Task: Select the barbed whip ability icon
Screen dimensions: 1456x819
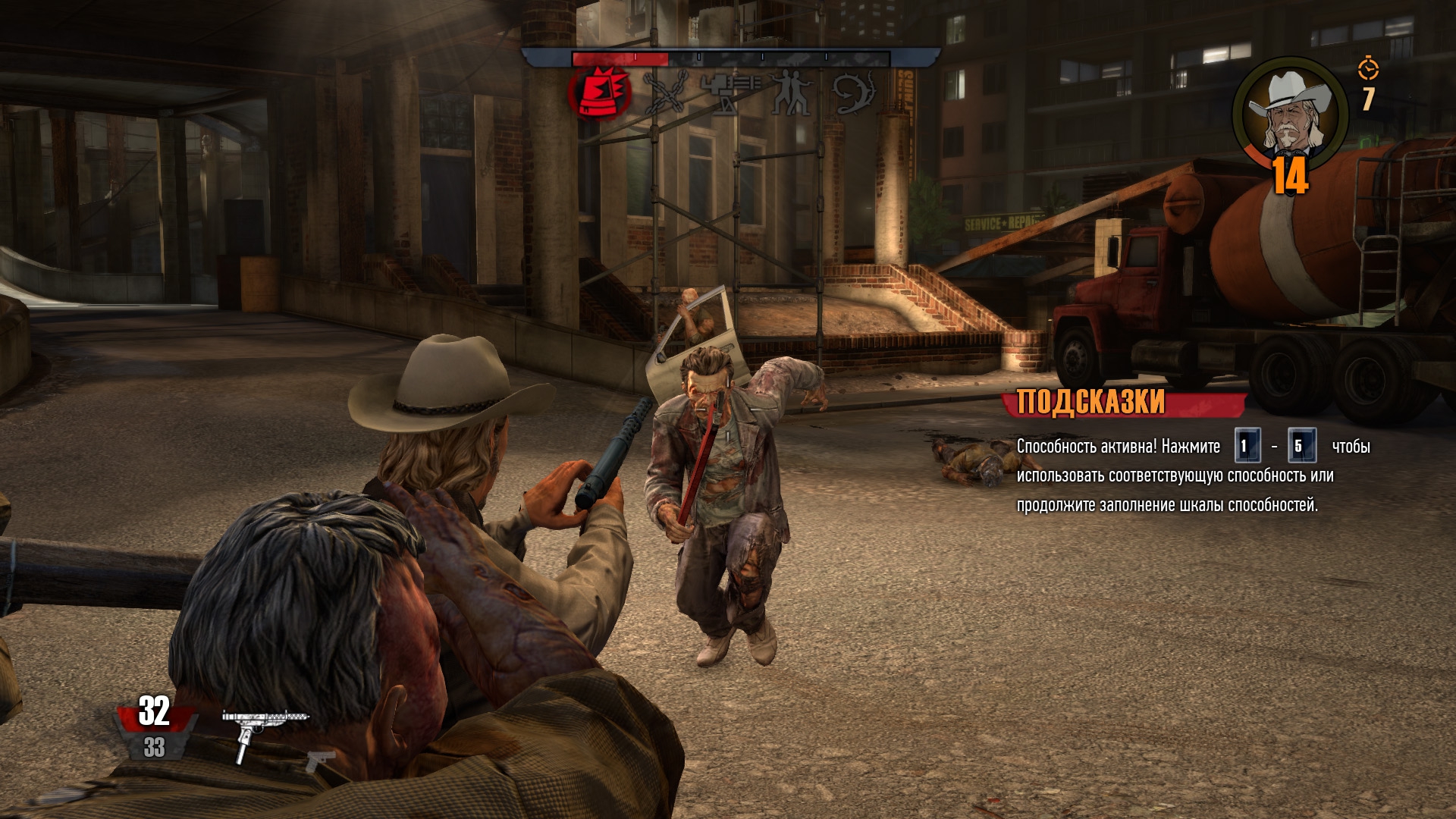Action: pos(855,94)
